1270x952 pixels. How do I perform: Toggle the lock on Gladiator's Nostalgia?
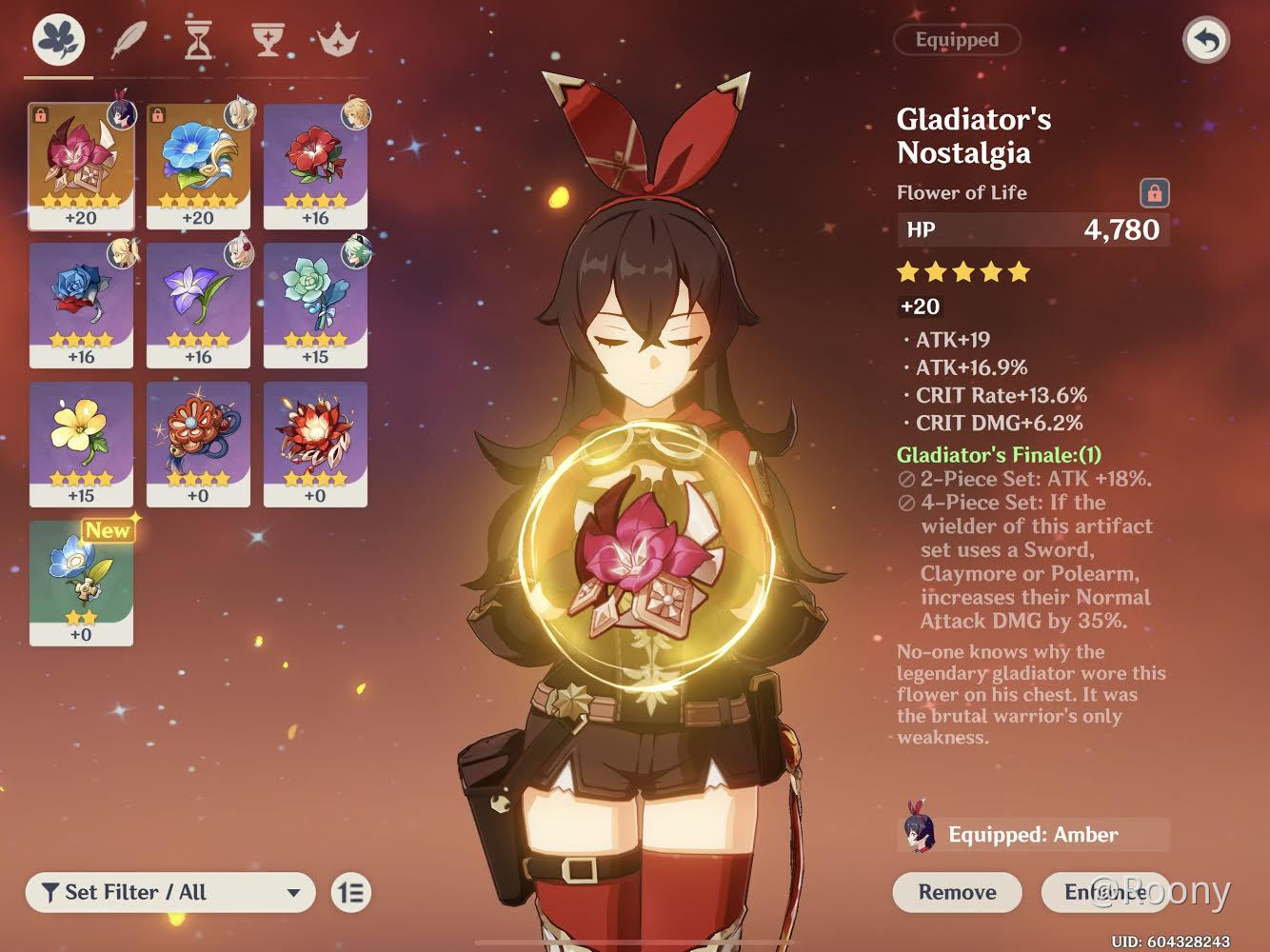1156,193
